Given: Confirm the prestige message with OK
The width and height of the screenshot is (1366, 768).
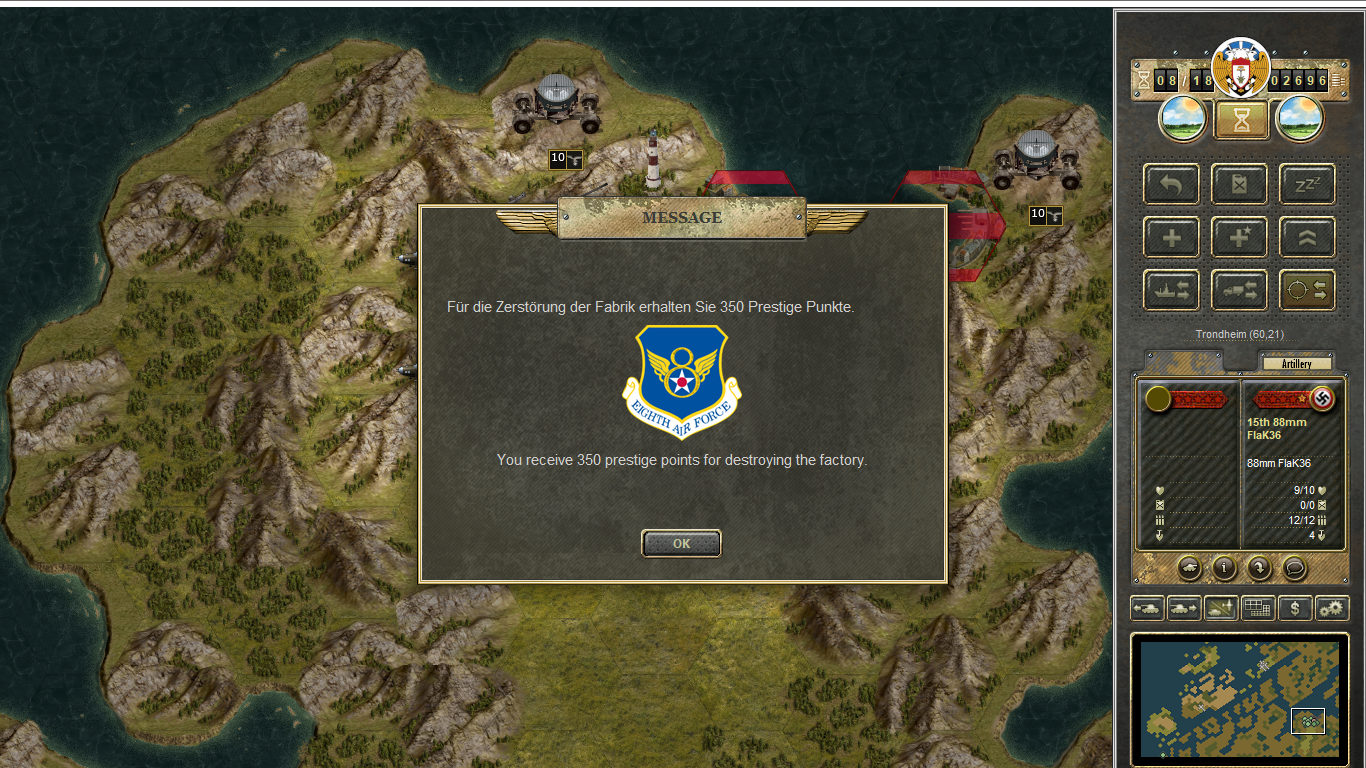Looking at the screenshot, I should pos(681,544).
